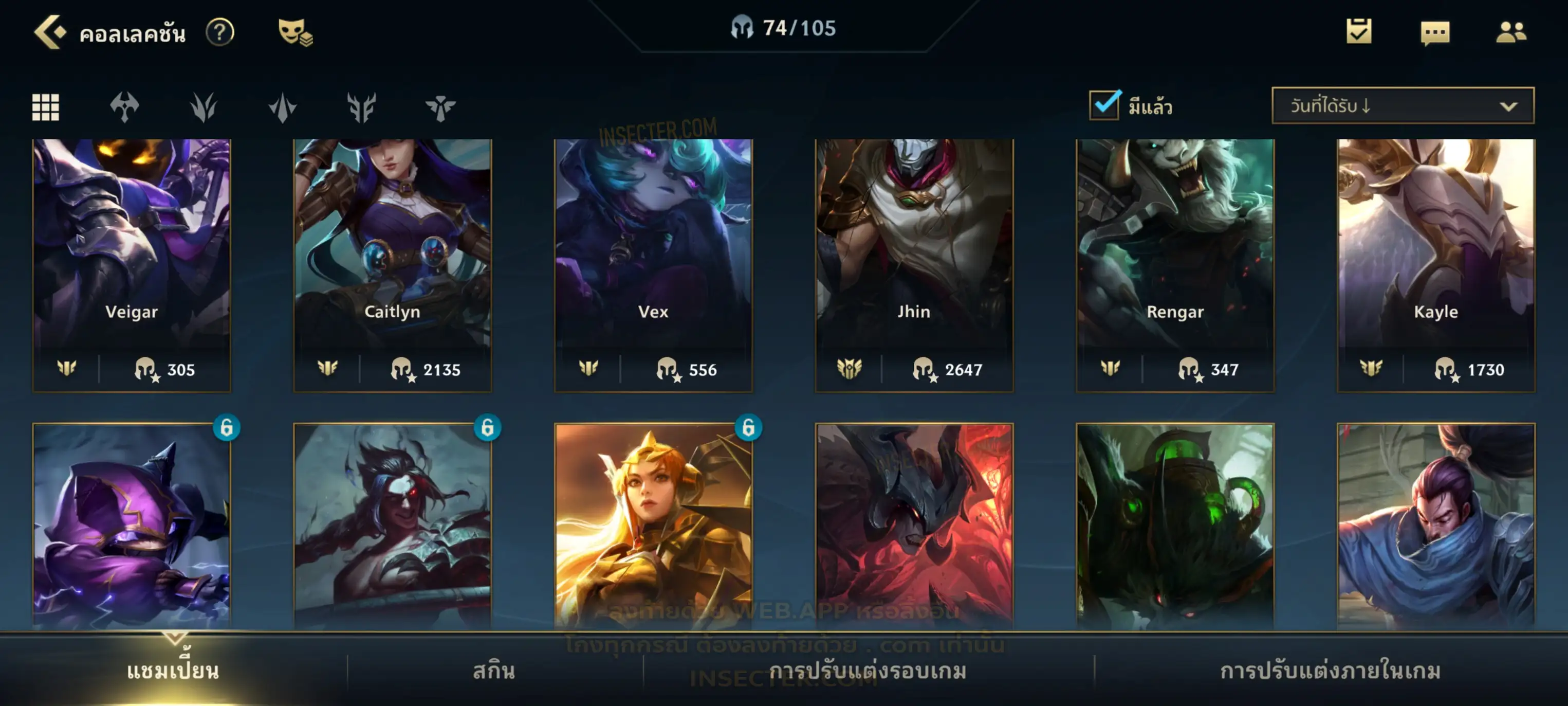The height and width of the screenshot is (706, 1568).
Task: Switch to the แชมเปี้ยน tab
Action: (173, 671)
